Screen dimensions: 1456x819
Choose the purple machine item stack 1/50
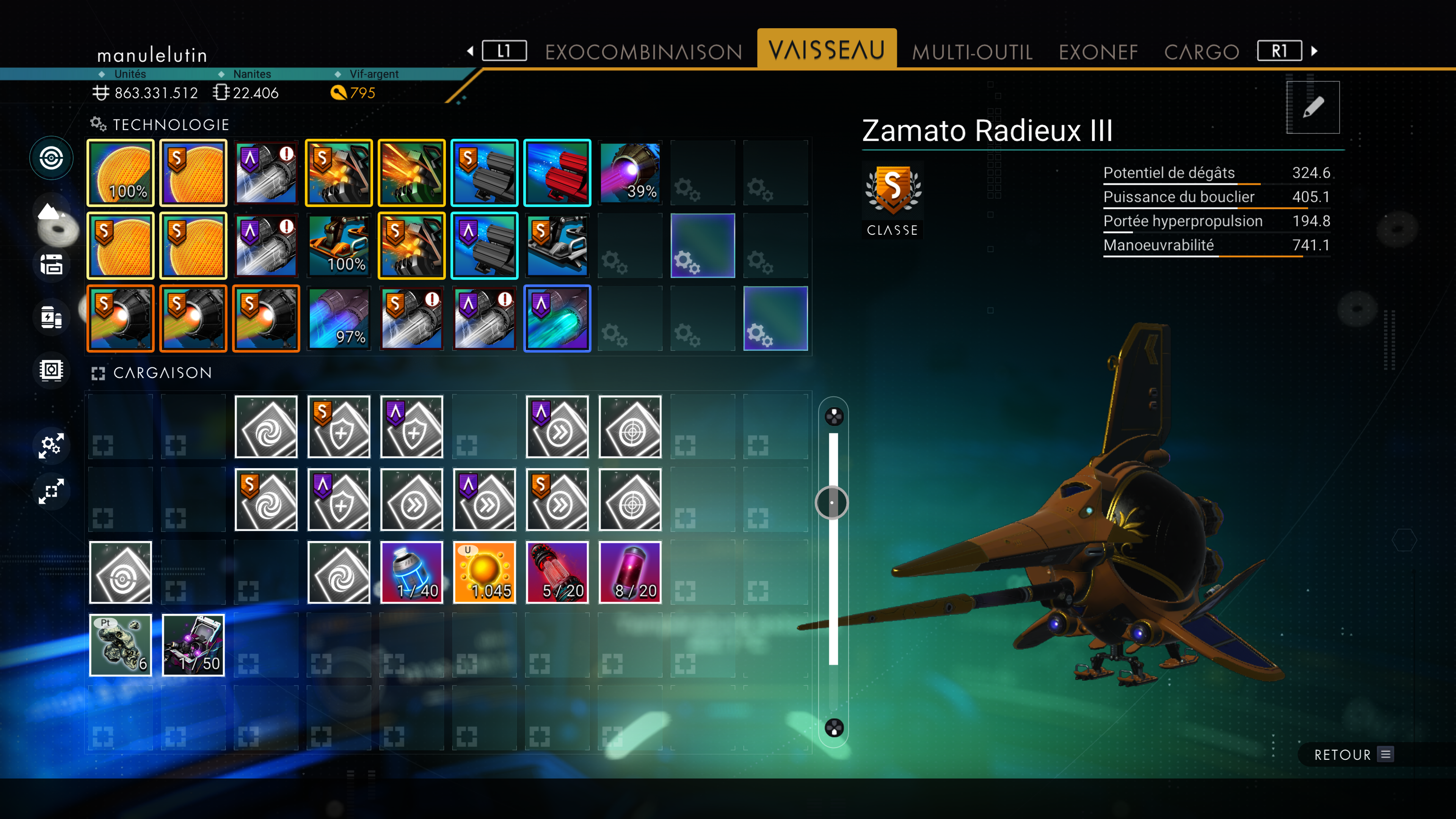point(193,645)
